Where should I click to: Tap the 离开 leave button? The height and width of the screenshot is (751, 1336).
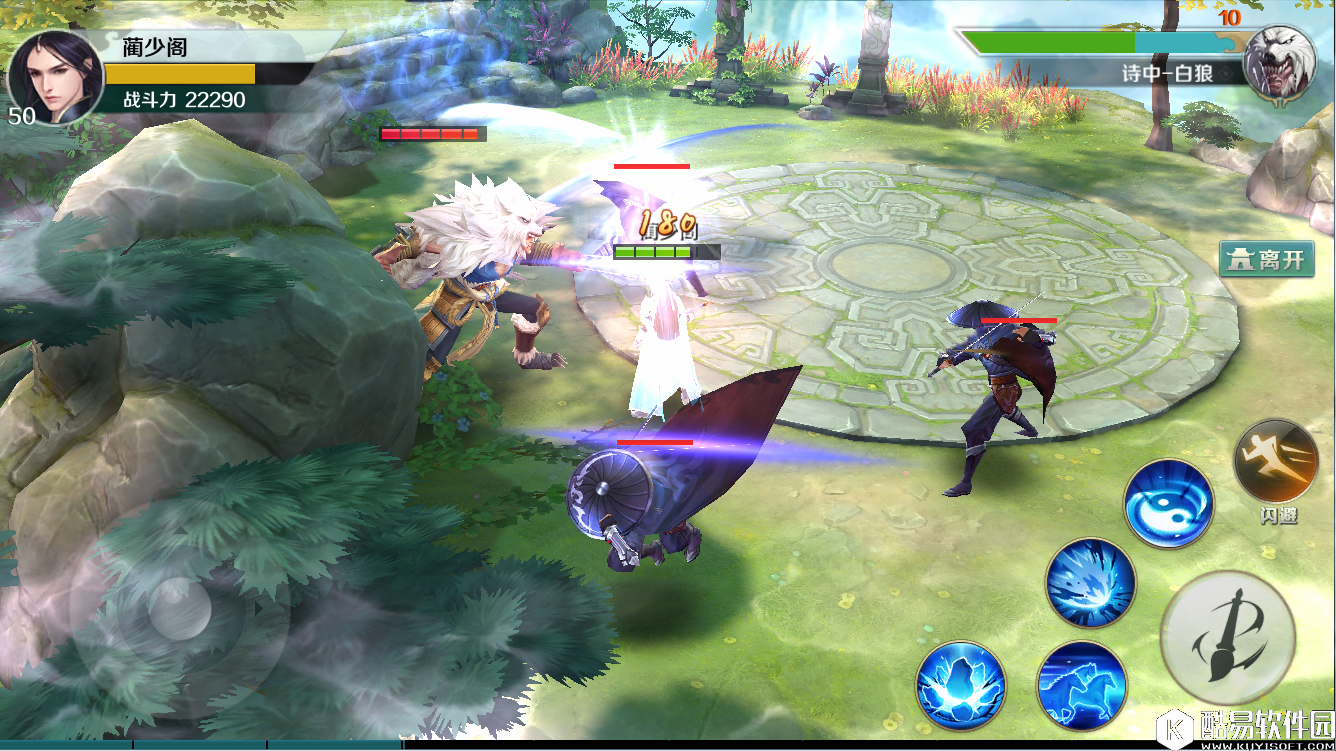[x=1266, y=260]
